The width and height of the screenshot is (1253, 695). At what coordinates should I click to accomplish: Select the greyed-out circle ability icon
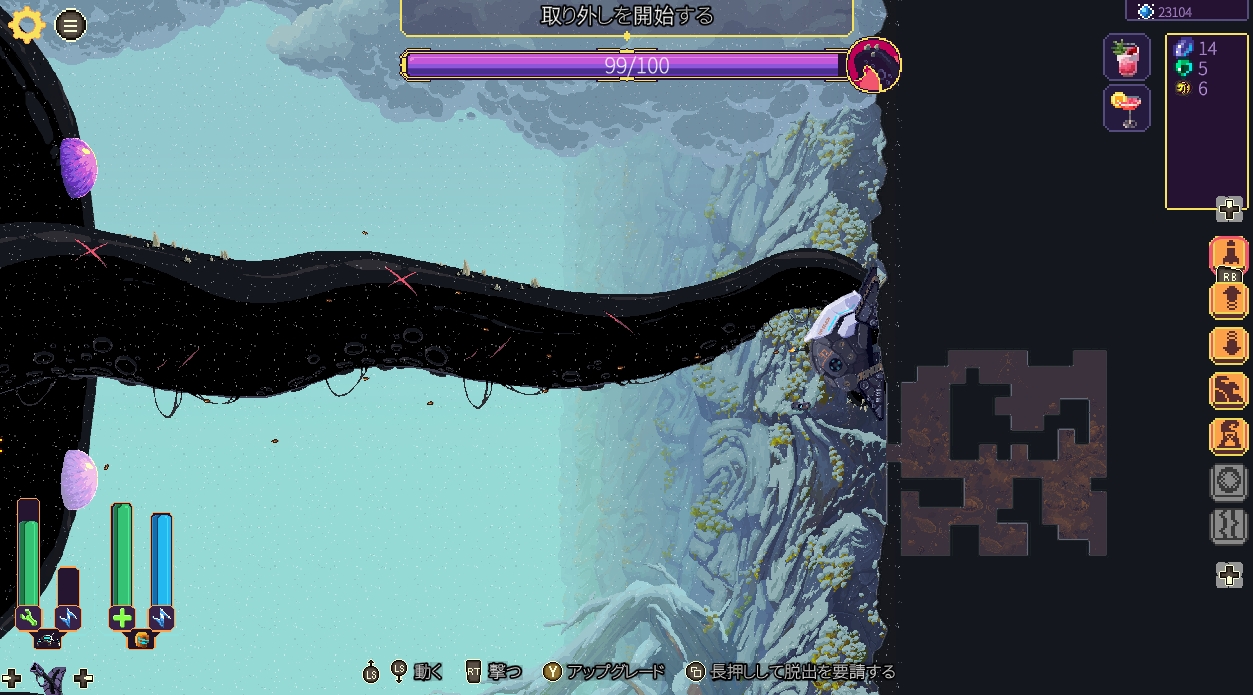point(1229,482)
